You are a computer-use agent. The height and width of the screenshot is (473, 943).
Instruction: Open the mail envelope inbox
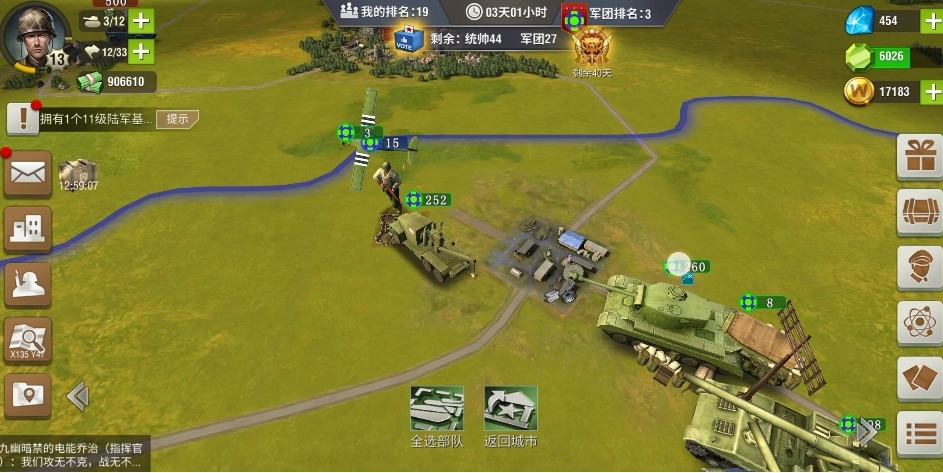click(28, 174)
